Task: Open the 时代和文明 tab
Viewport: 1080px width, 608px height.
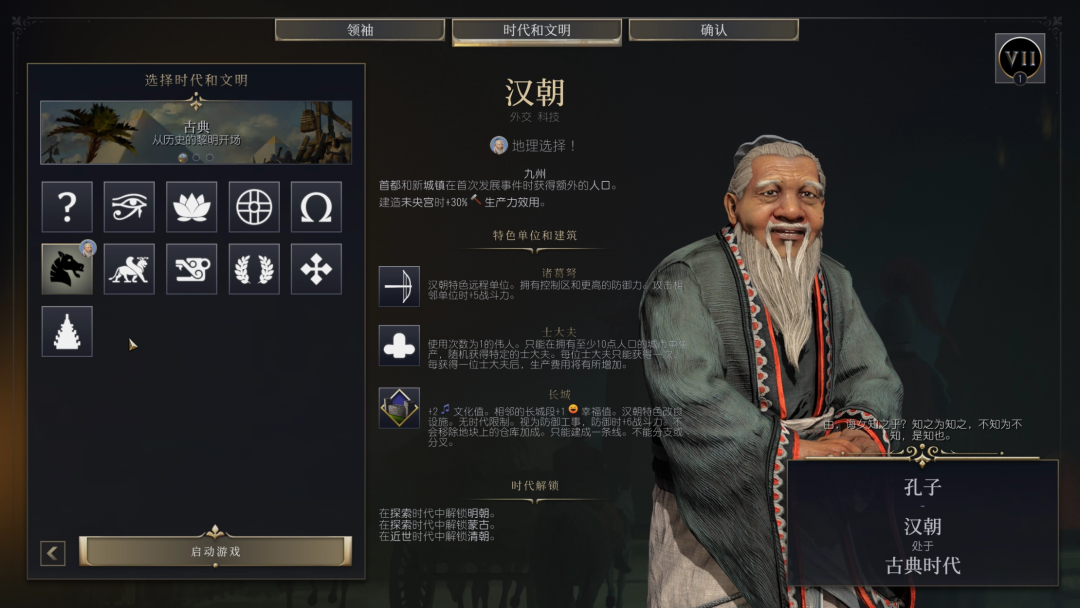Action: click(537, 31)
